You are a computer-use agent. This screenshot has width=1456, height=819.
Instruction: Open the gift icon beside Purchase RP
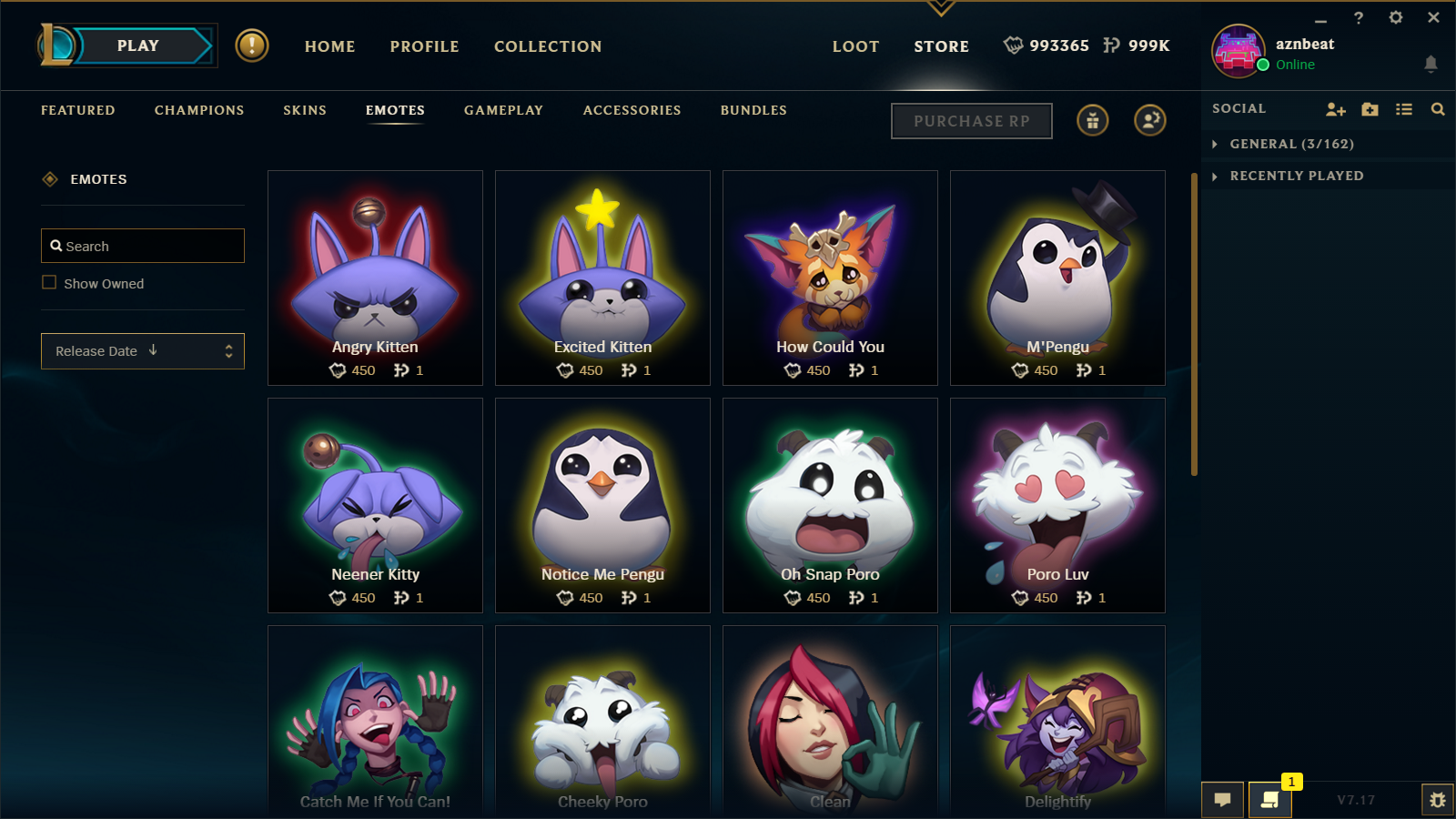pyautogui.click(x=1092, y=120)
